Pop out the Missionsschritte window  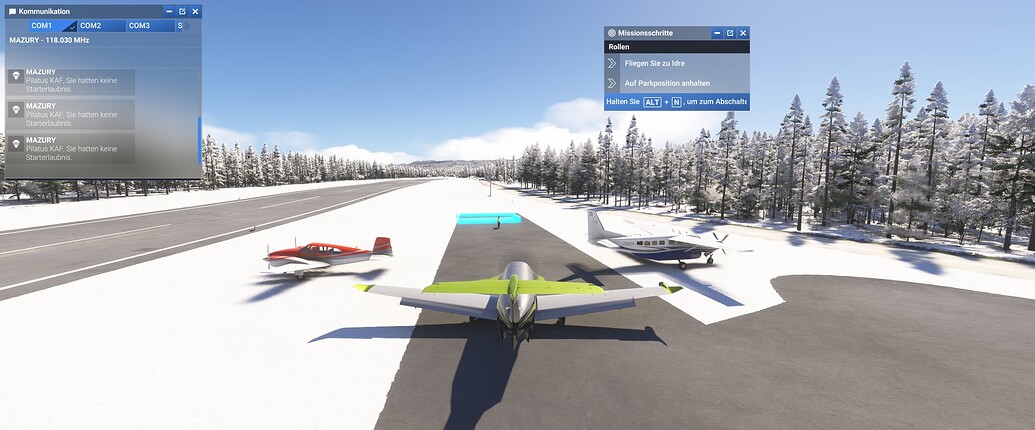730,33
